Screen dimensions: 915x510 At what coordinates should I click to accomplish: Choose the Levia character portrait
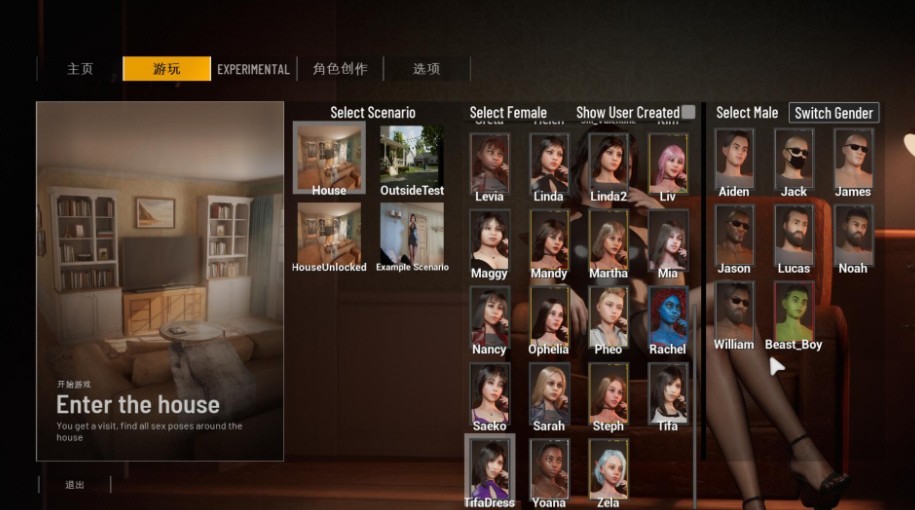(x=489, y=163)
